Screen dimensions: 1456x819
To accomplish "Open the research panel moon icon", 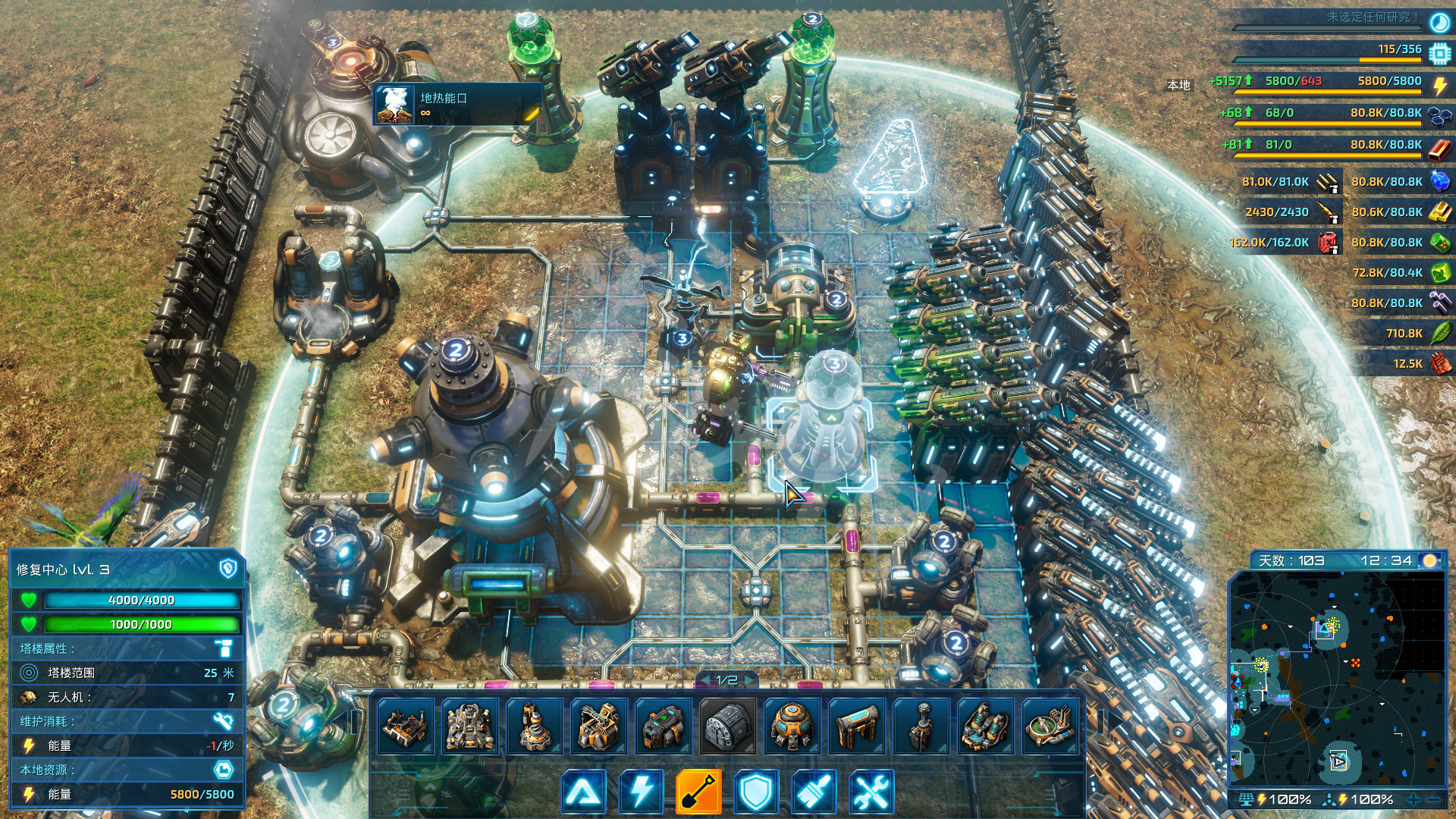I will 1439,23.
